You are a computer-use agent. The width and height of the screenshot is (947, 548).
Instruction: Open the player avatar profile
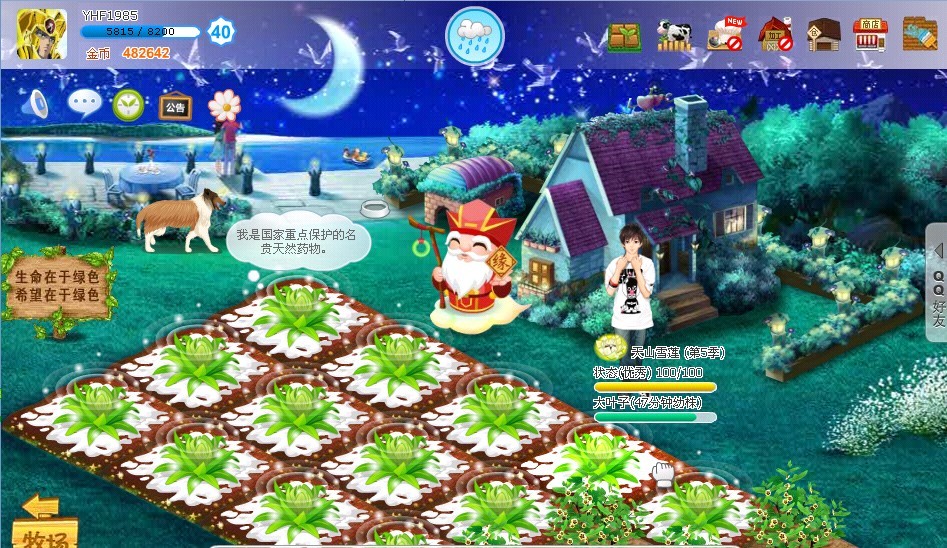[x=41, y=33]
